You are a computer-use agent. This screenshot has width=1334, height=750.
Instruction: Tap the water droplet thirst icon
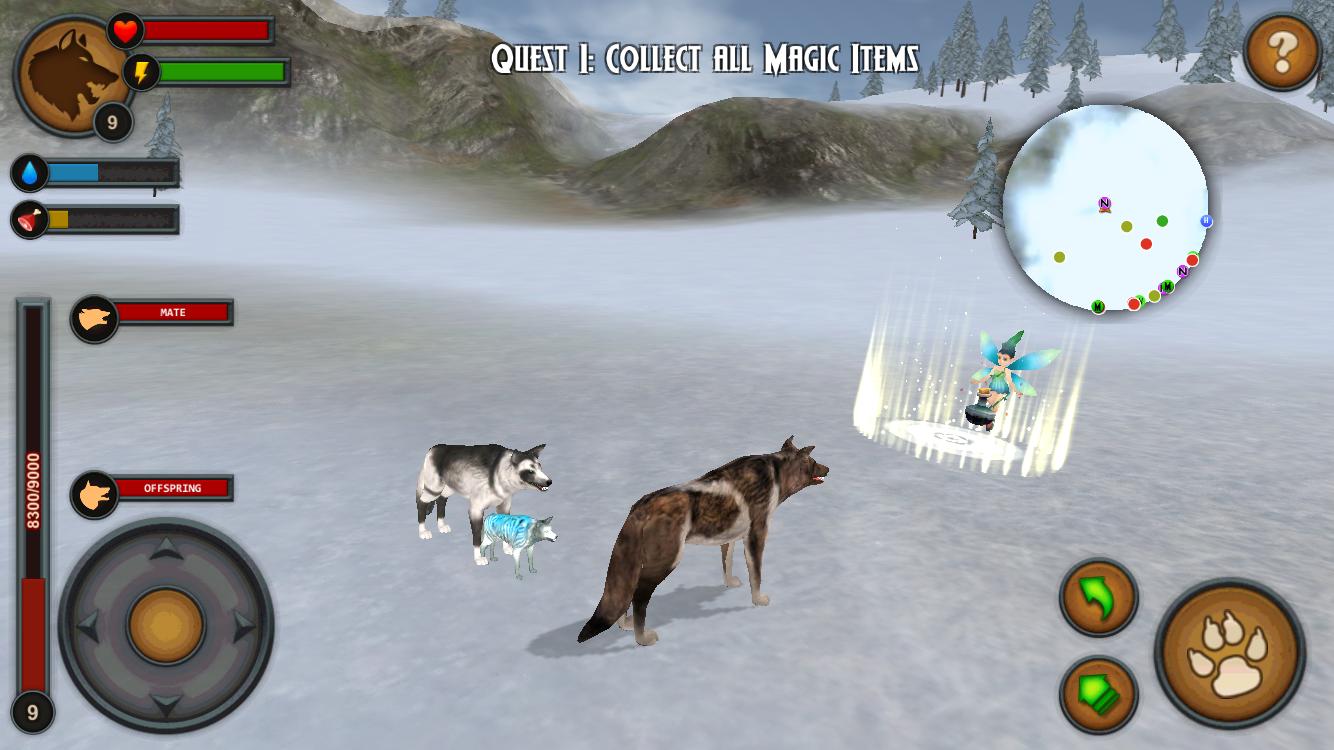click(27, 171)
